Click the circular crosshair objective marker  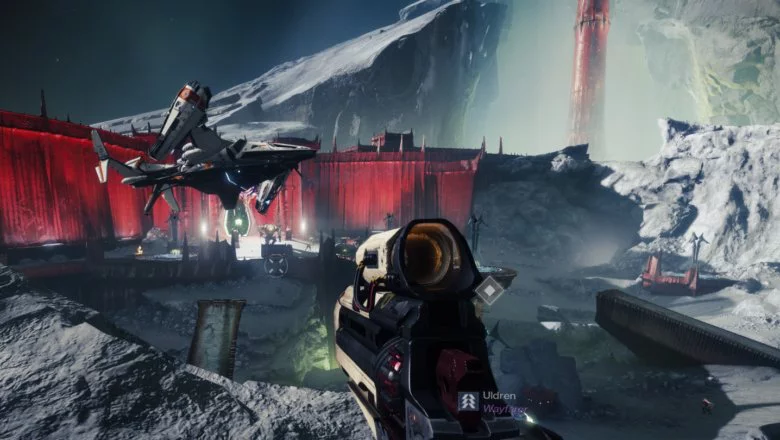point(277,265)
